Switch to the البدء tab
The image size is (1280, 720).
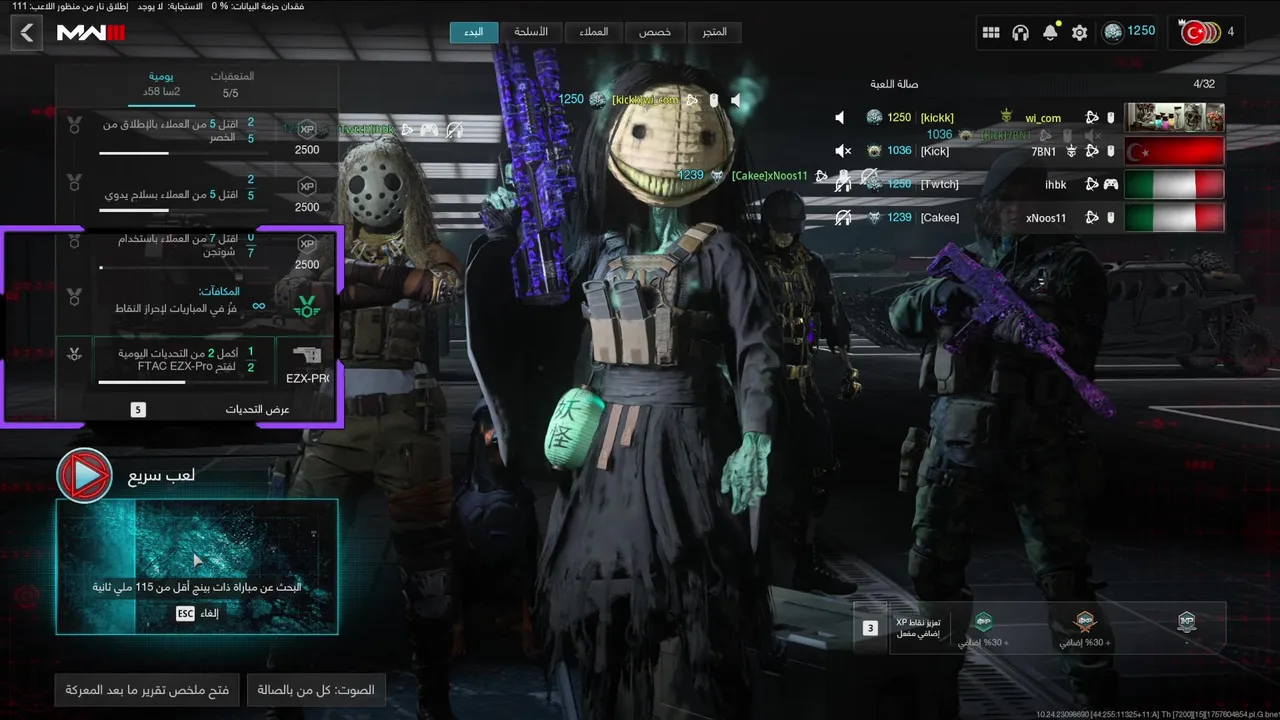tap(474, 32)
